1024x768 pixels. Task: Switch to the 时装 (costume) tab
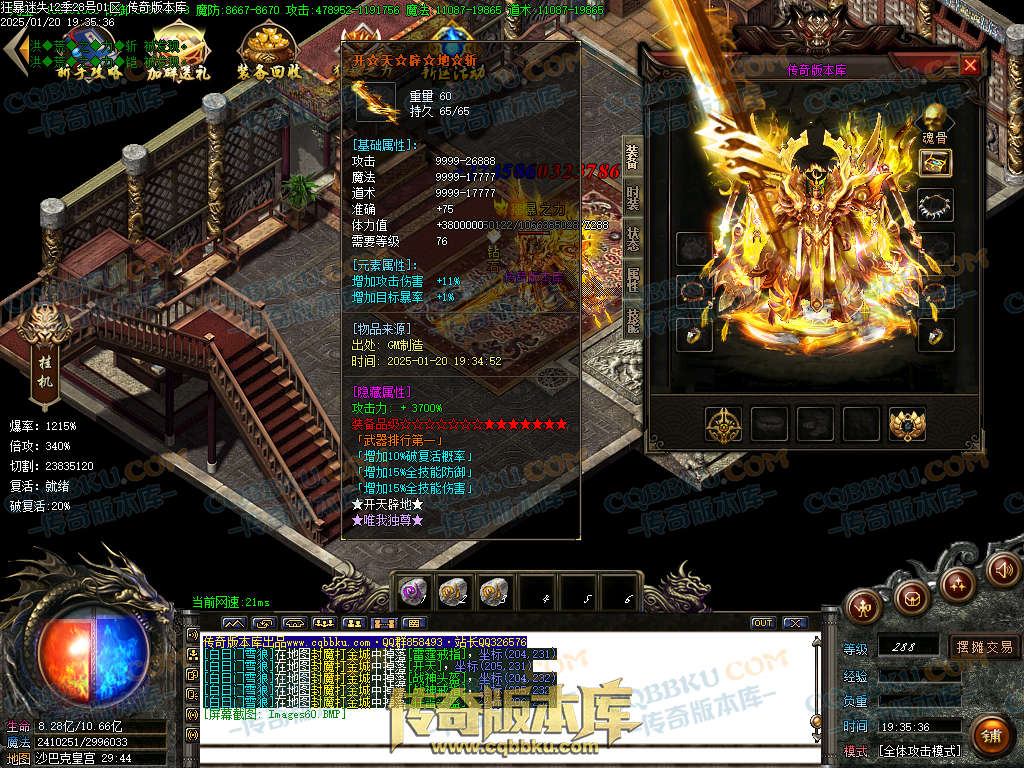633,197
